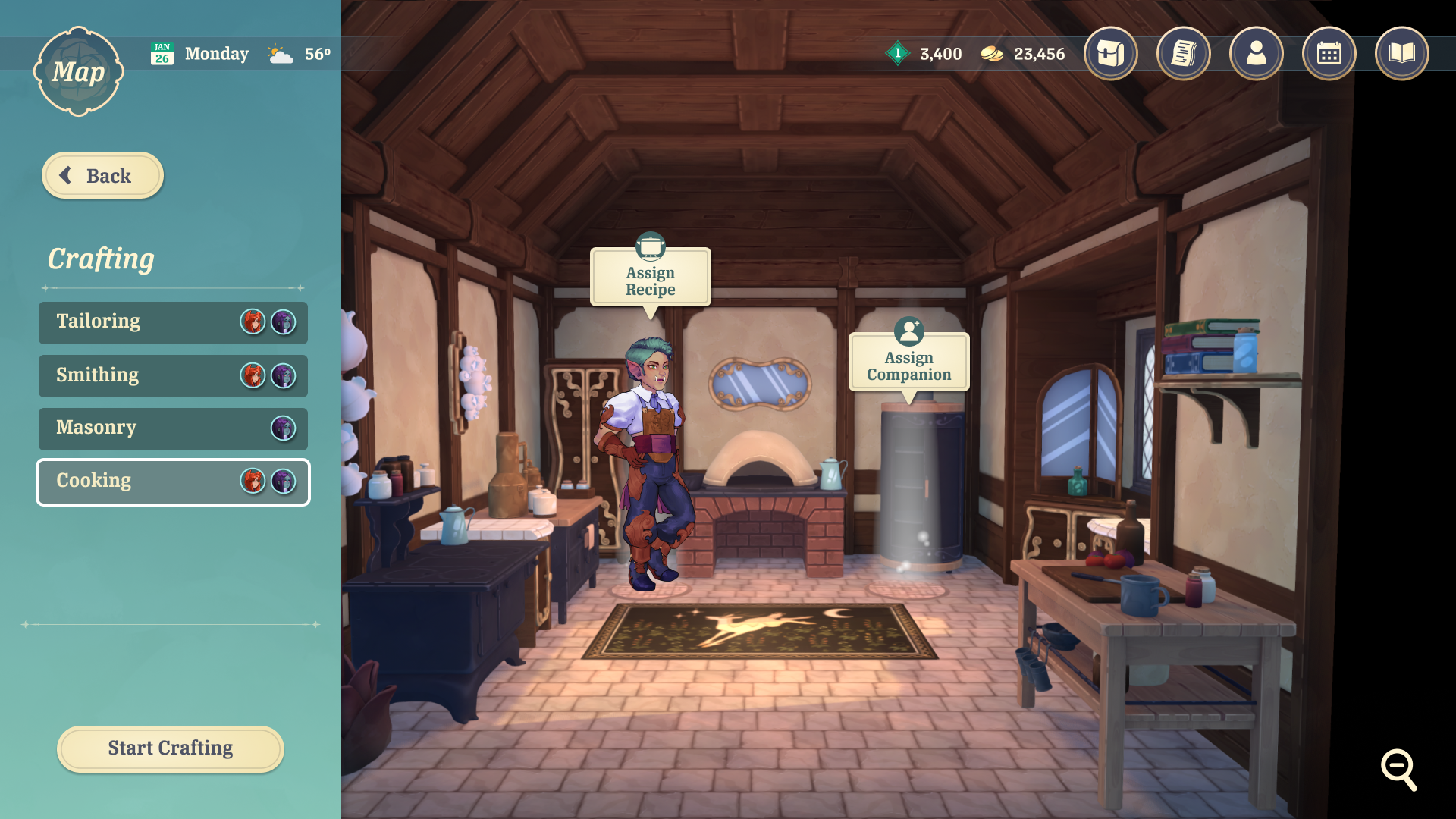Select the Tailoring crafting category
The image size is (1456, 819).
point(173,322)
